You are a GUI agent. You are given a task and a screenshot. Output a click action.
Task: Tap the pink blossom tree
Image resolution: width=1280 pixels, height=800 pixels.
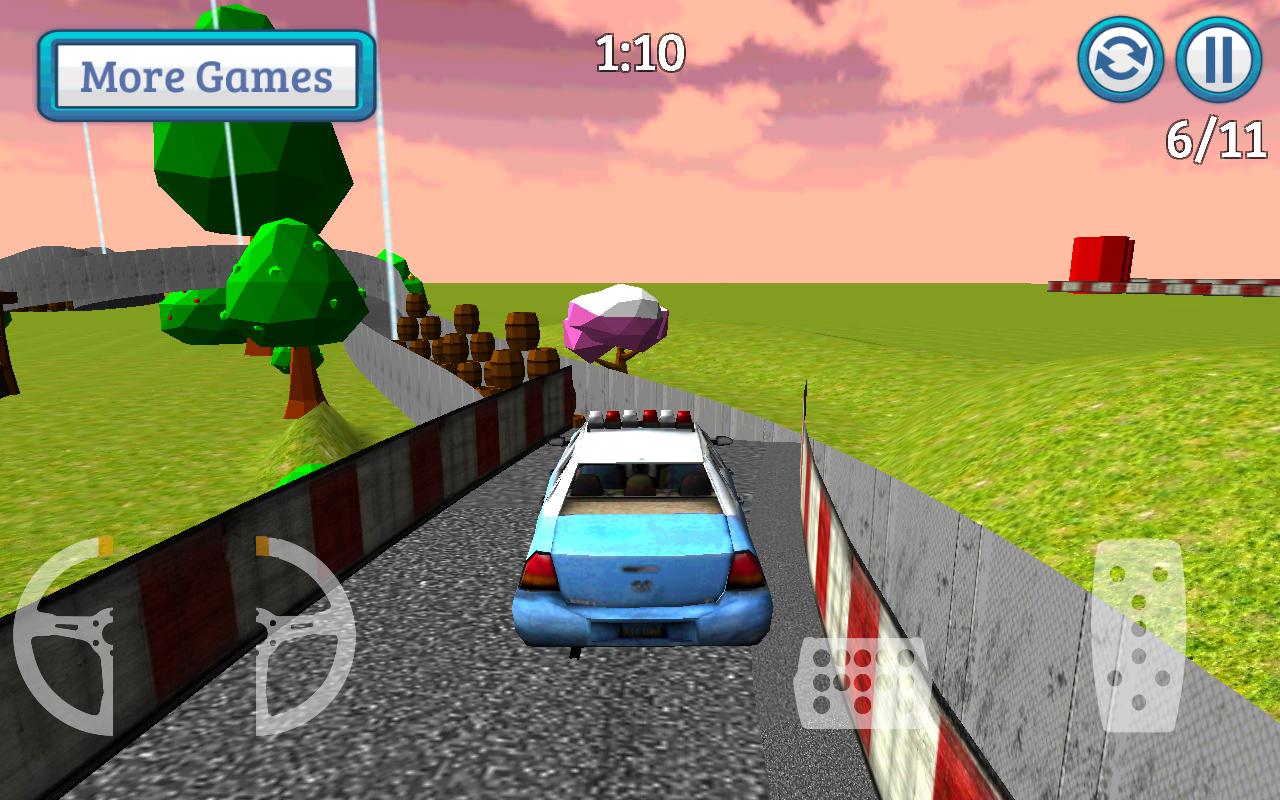pos(615,320)
